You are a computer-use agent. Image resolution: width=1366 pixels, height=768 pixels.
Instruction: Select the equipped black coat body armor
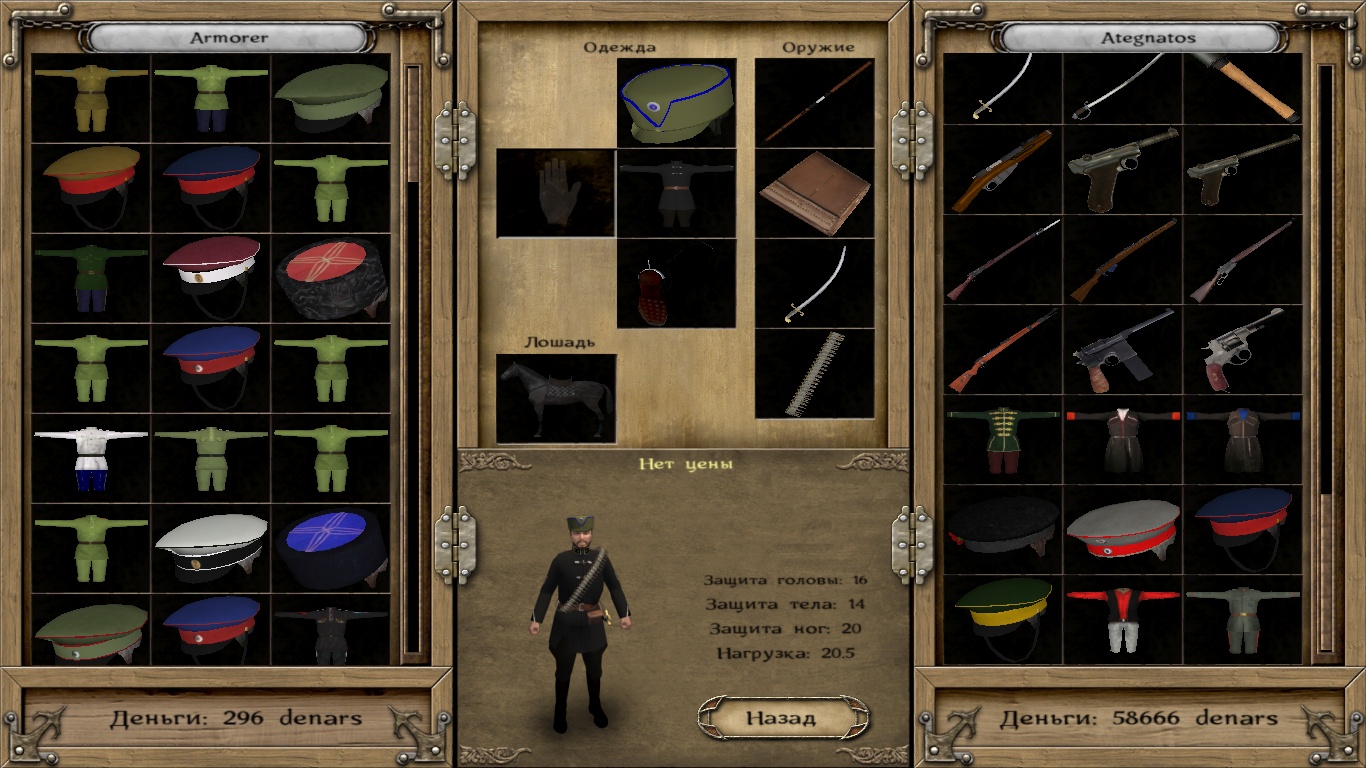coord(676,193)
